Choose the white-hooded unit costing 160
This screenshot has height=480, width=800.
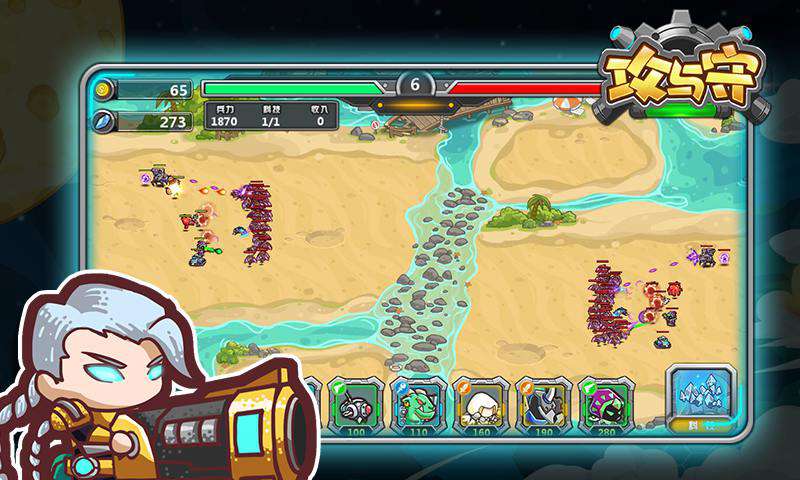481,405
